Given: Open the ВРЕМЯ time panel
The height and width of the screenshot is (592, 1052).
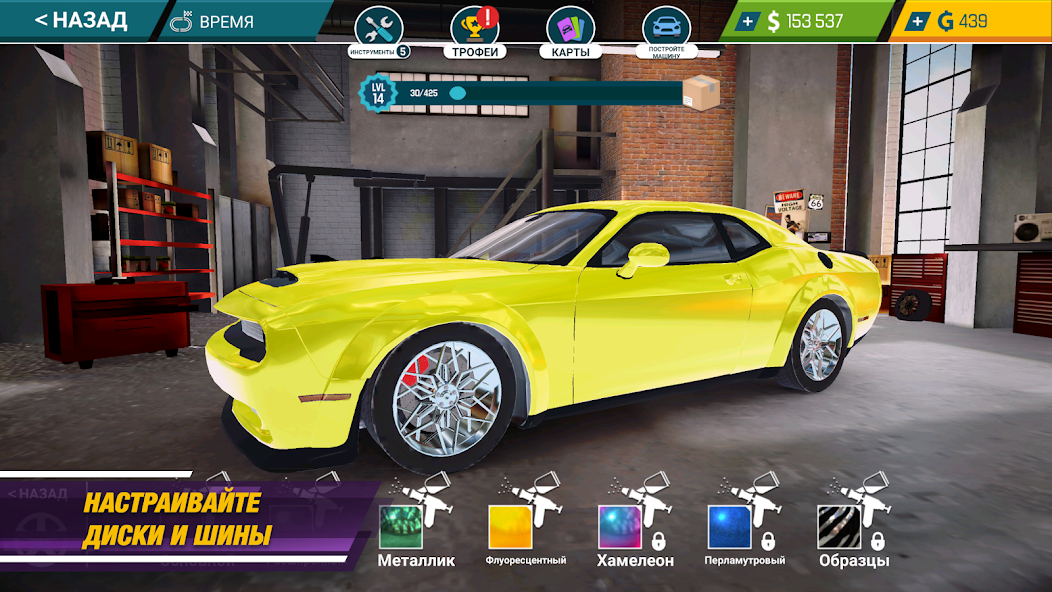Looking at the screenshot, I should 212,21.
